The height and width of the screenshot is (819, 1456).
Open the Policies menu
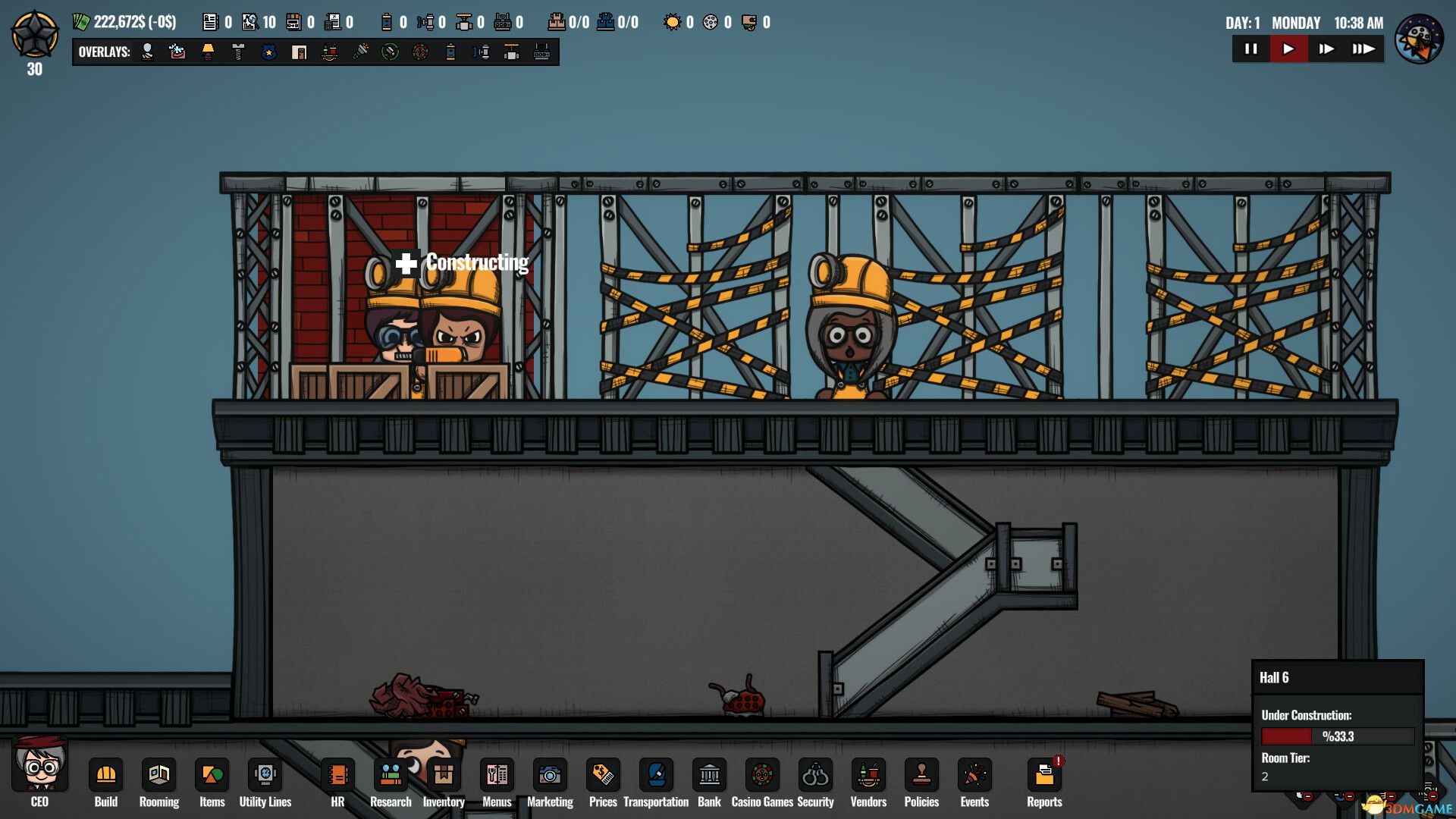[921, 776]
